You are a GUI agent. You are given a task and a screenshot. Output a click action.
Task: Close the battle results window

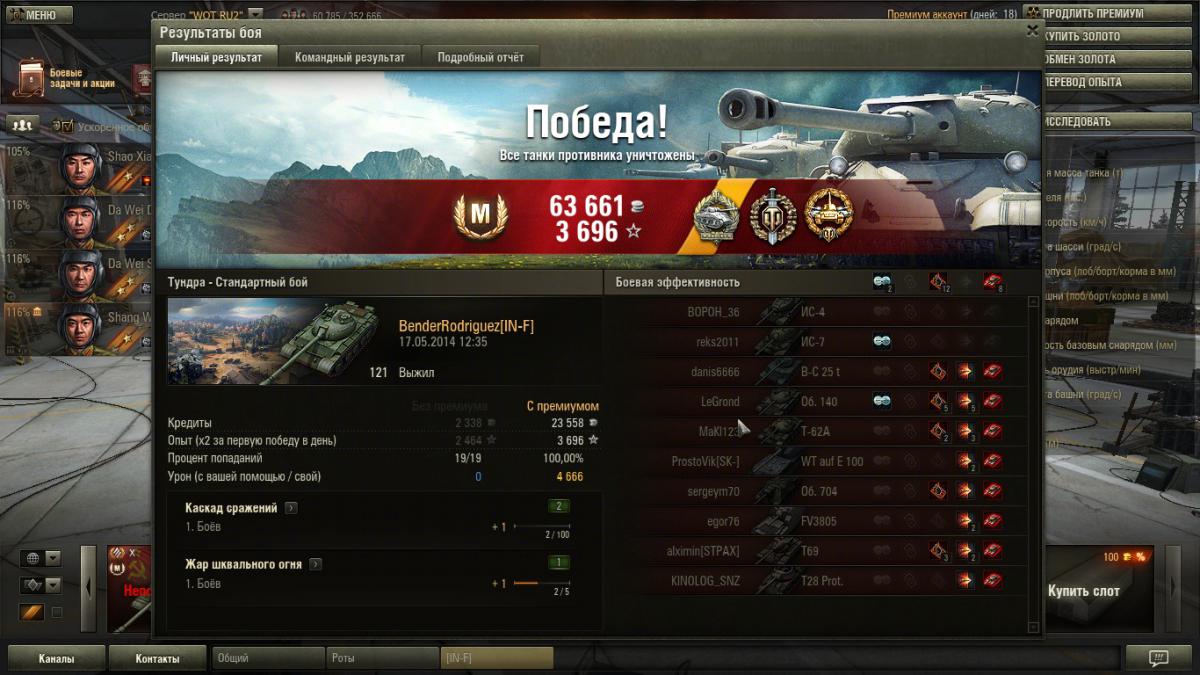pos(1032,31)
